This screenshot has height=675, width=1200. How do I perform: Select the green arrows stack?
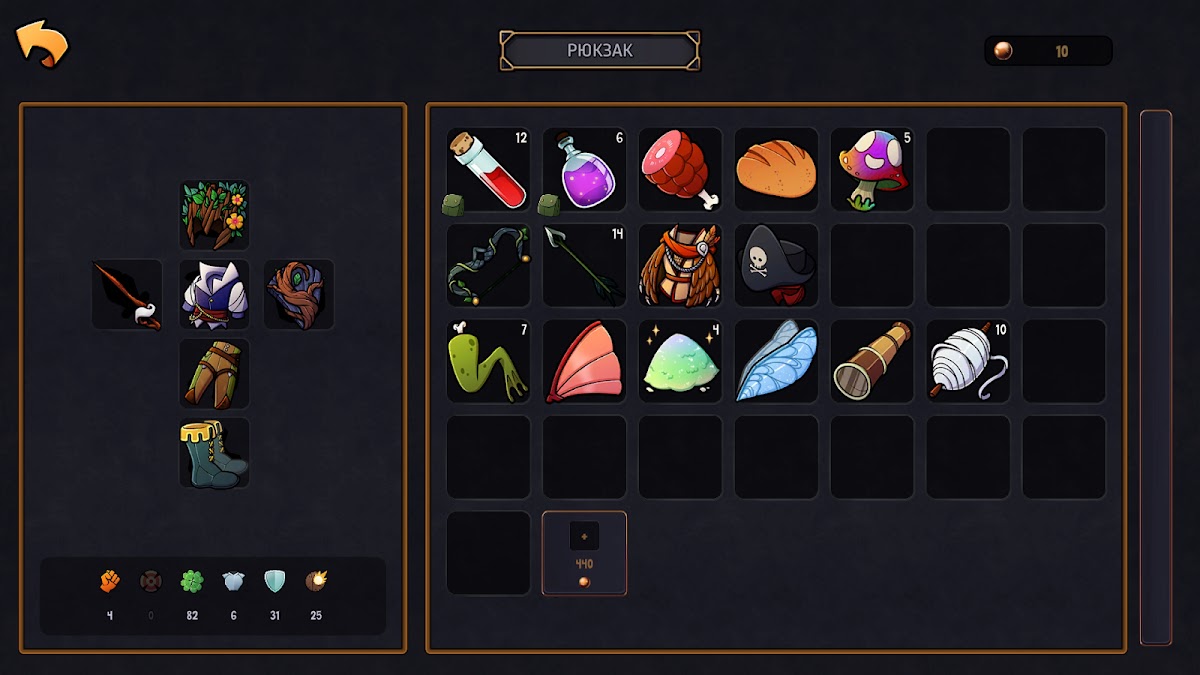[x=584, y=265]
